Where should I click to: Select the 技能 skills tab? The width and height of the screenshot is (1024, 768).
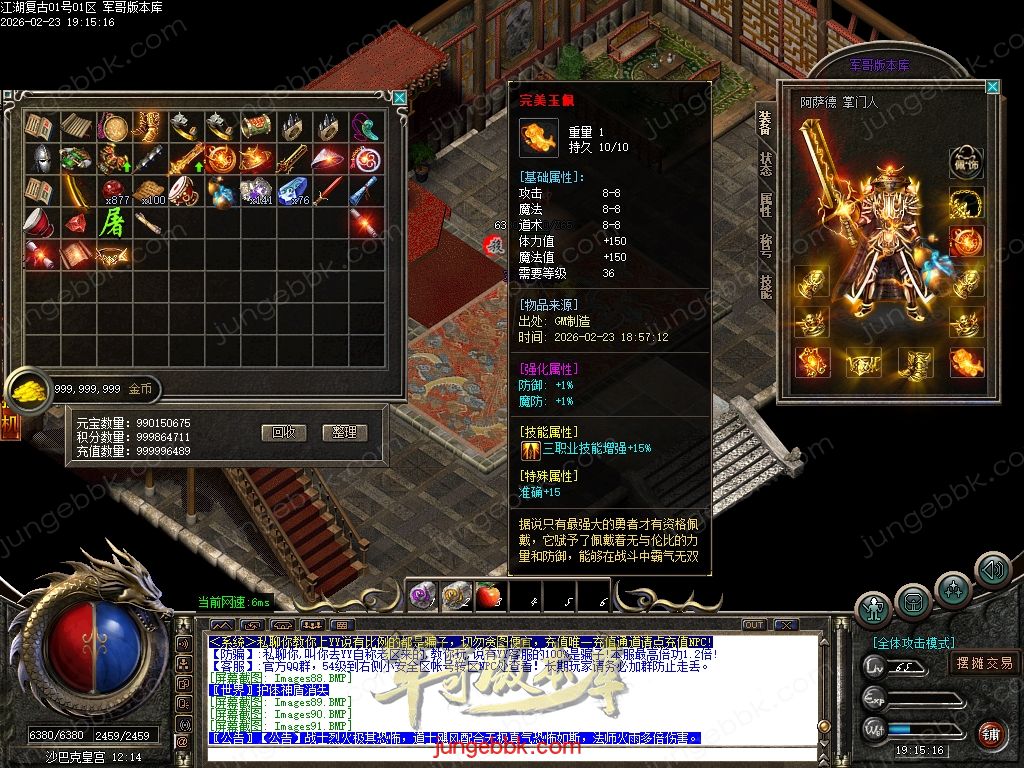(765, 287)
